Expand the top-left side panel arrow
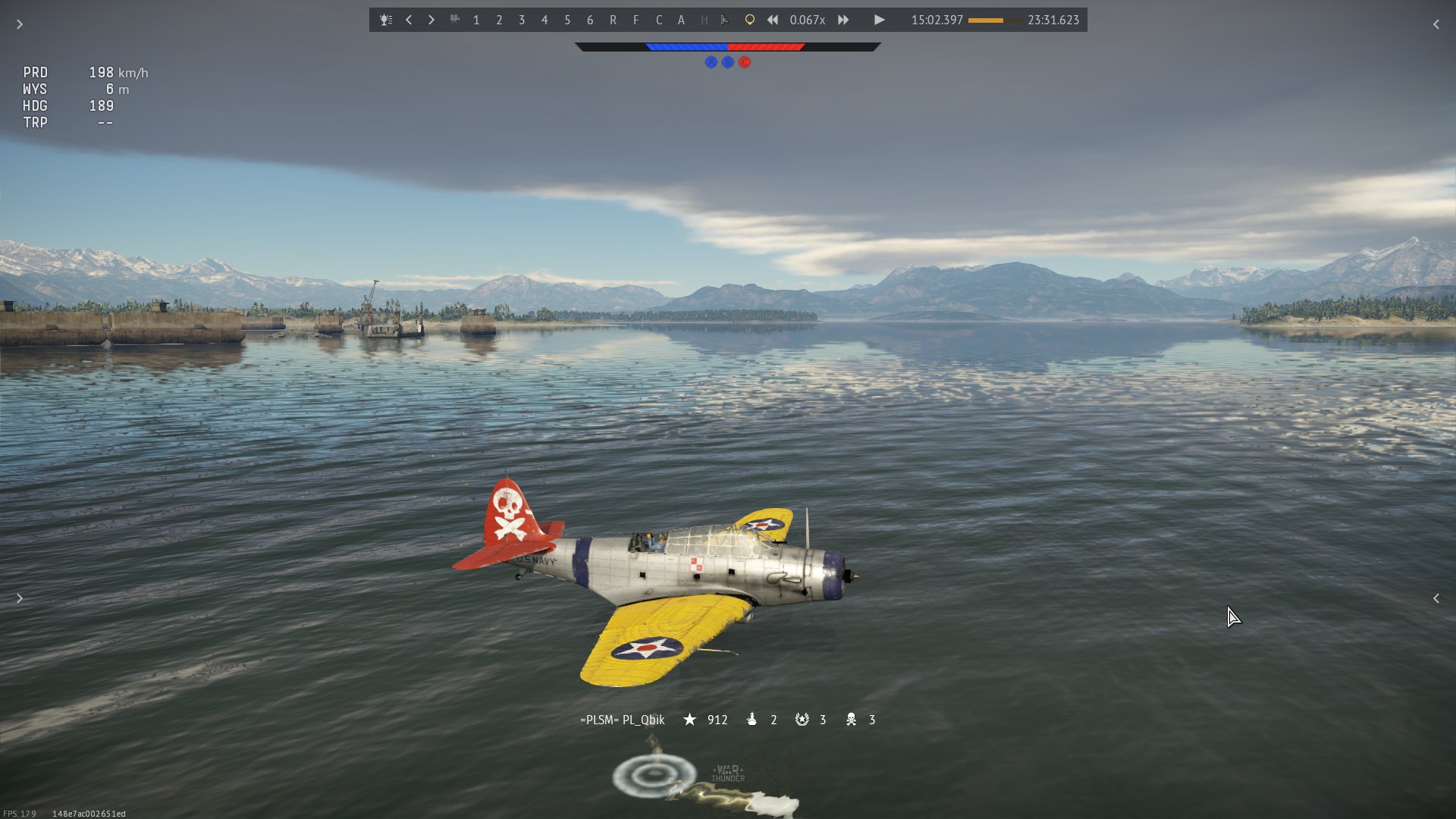The height and width of the screenshot is (819, 1456). coord(20,24)
